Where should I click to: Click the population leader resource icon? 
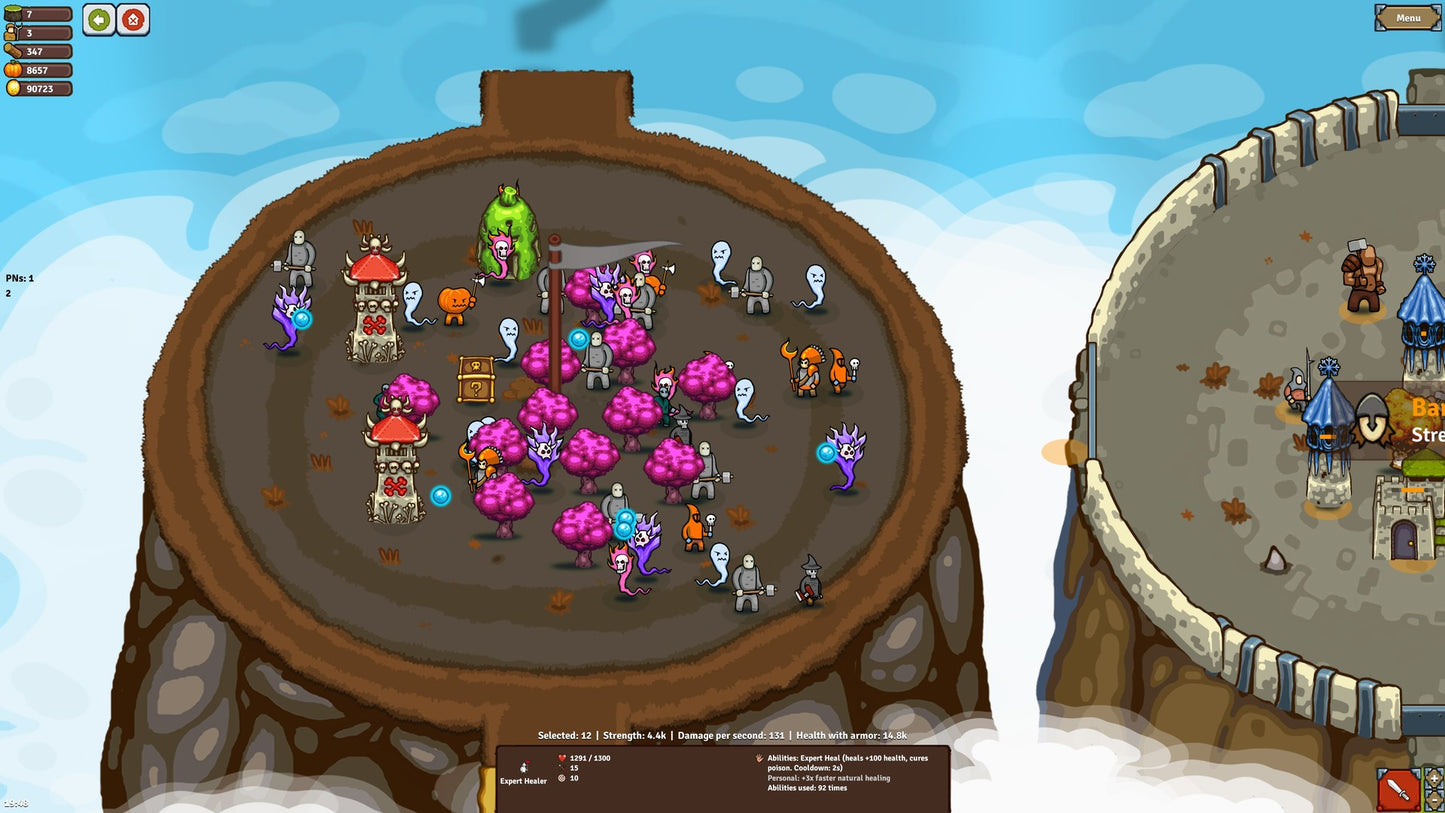10,32
